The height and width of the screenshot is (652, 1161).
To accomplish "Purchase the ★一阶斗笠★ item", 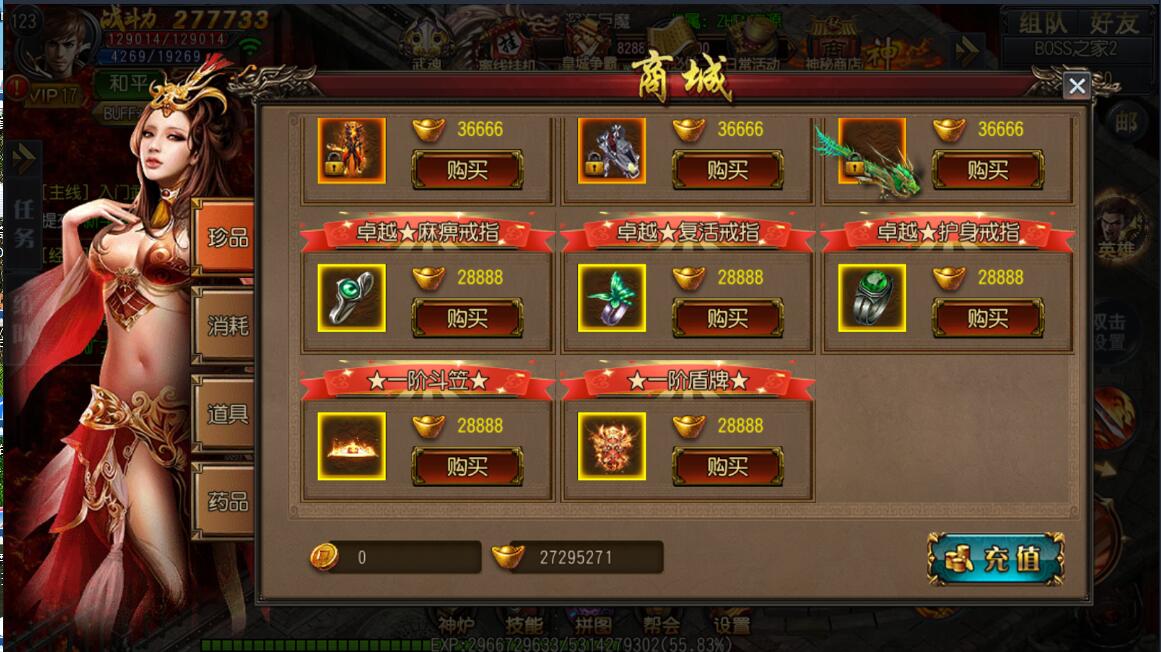I will [468, 467].
